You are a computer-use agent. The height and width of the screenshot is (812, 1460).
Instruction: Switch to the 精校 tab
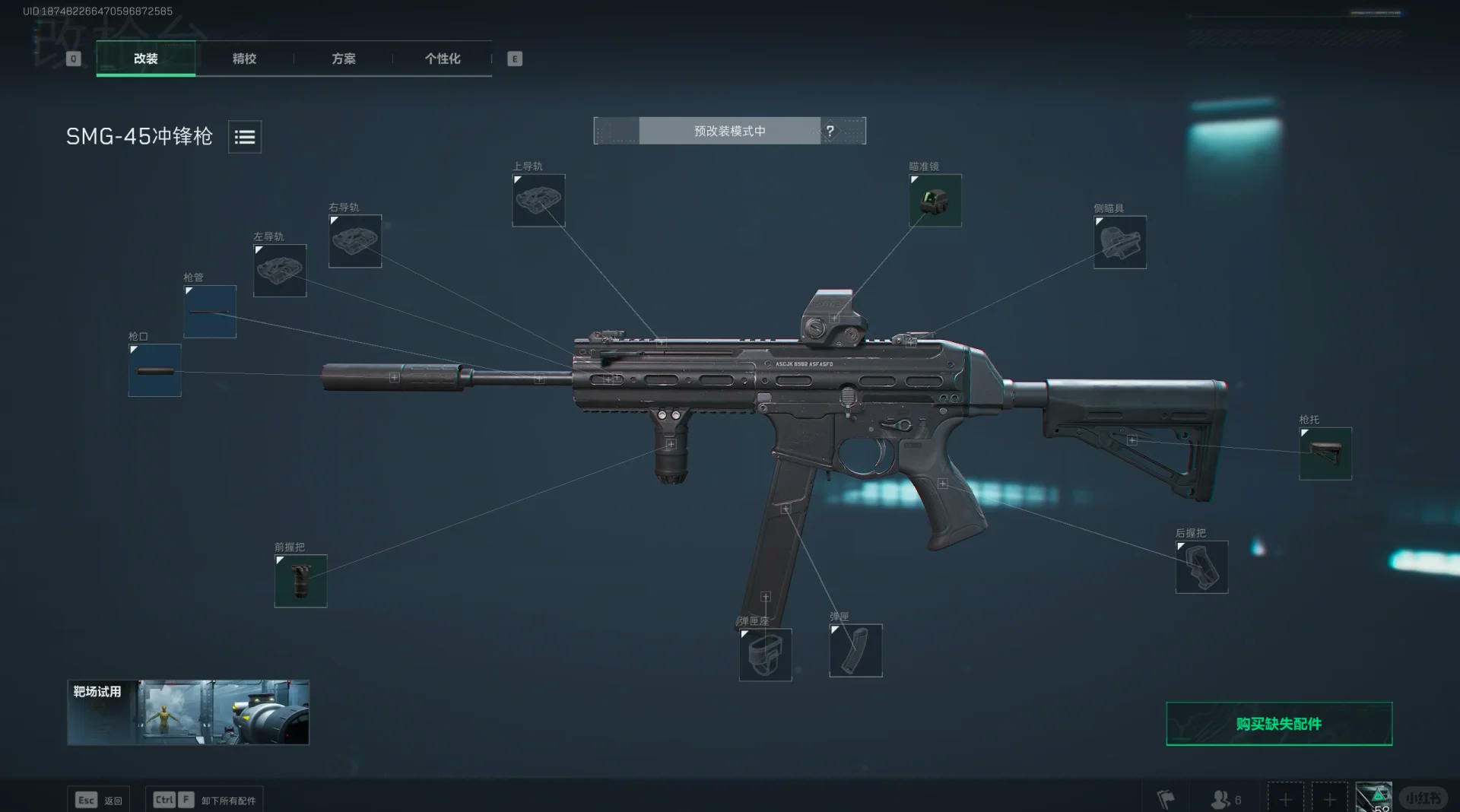244,59
